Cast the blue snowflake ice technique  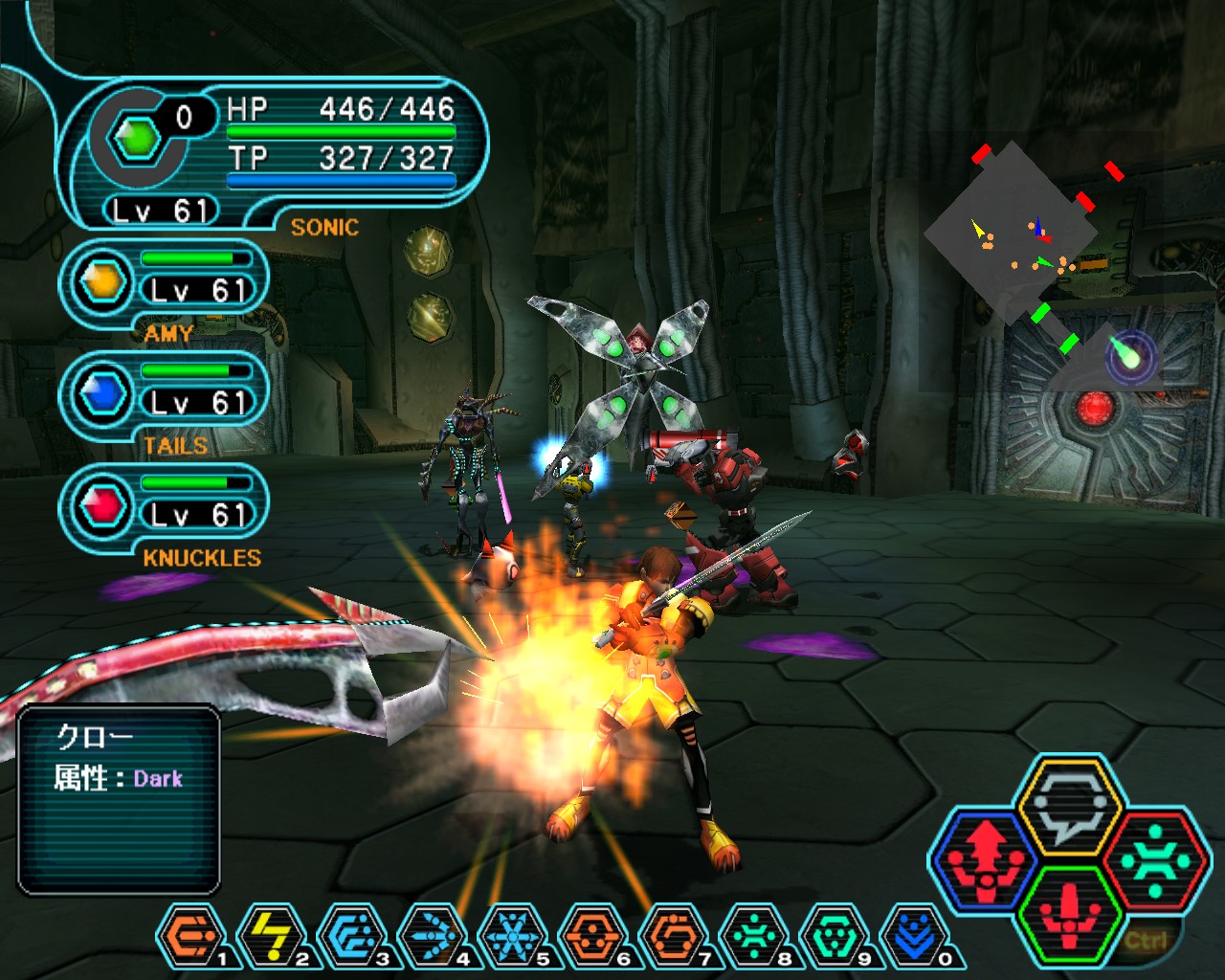pyautogui.click(x=512, y=937)
